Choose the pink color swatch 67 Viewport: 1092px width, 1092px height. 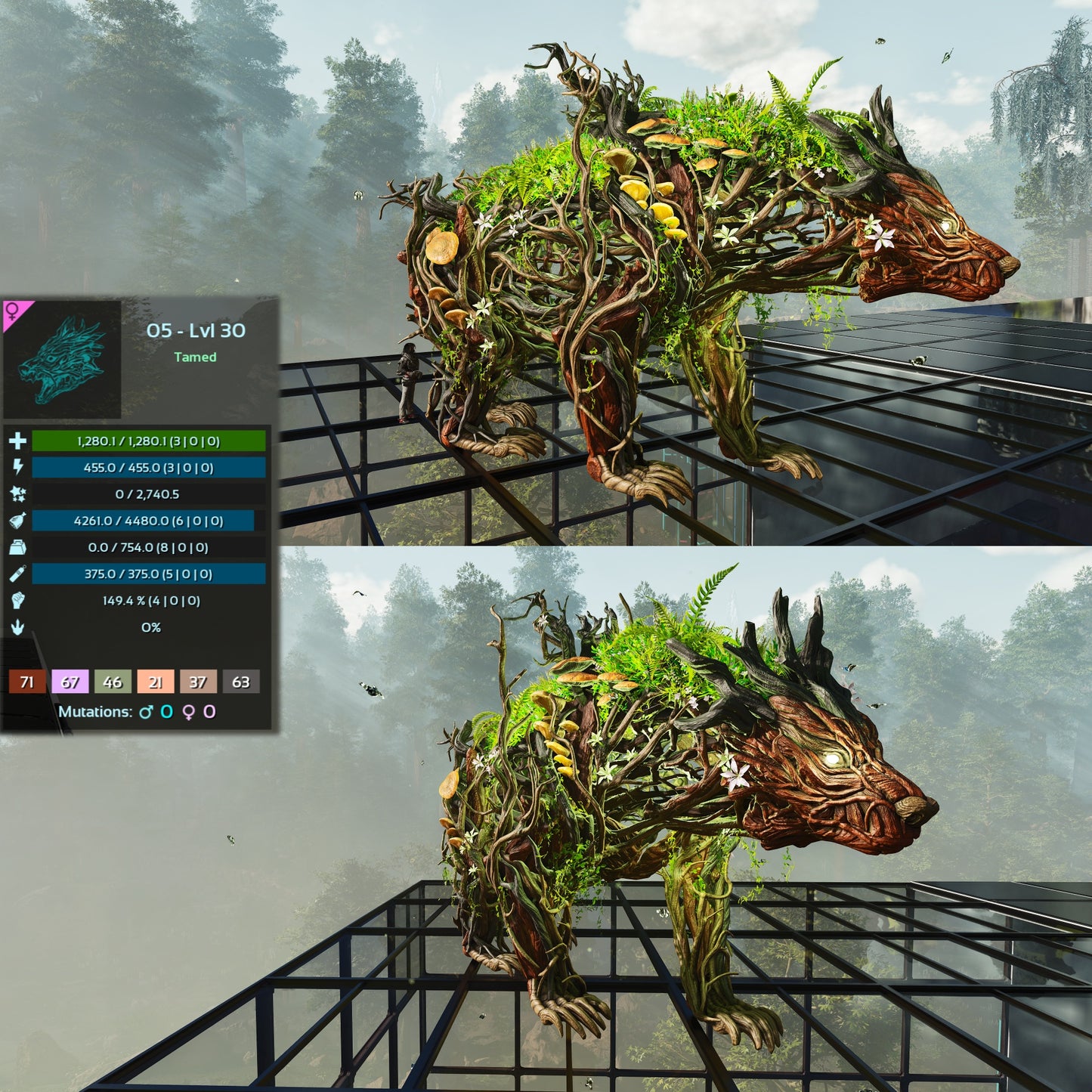[70, 682]
